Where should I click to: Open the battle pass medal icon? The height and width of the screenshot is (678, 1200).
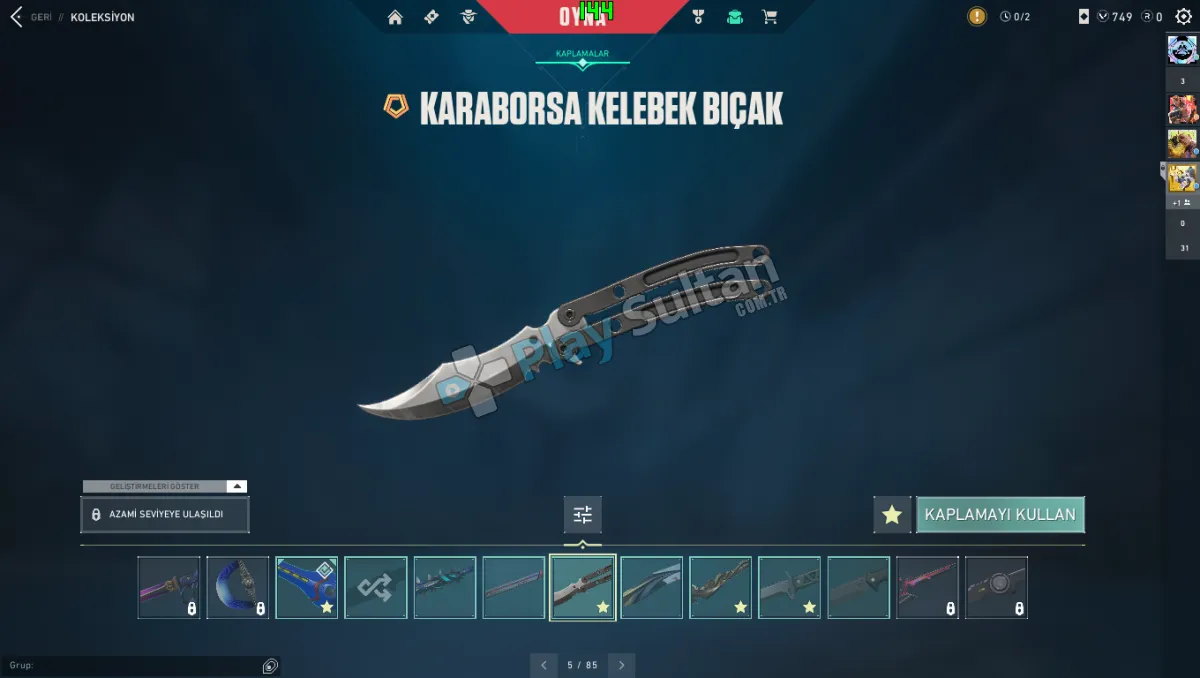point(699,17)
